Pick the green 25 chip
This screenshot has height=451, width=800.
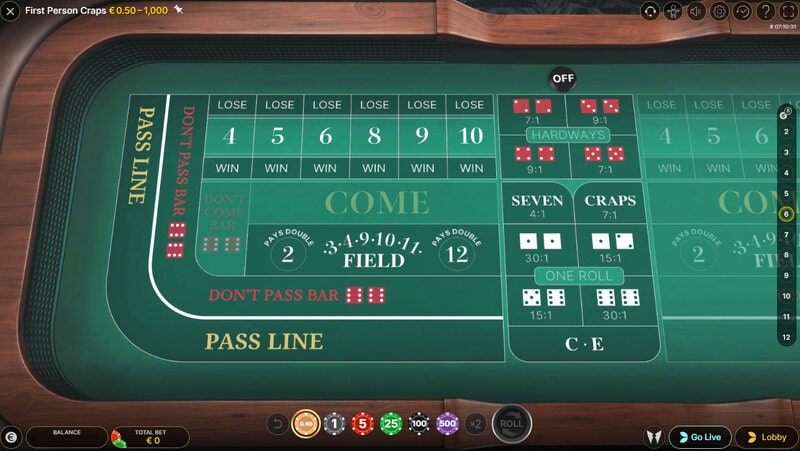(391, 424)
